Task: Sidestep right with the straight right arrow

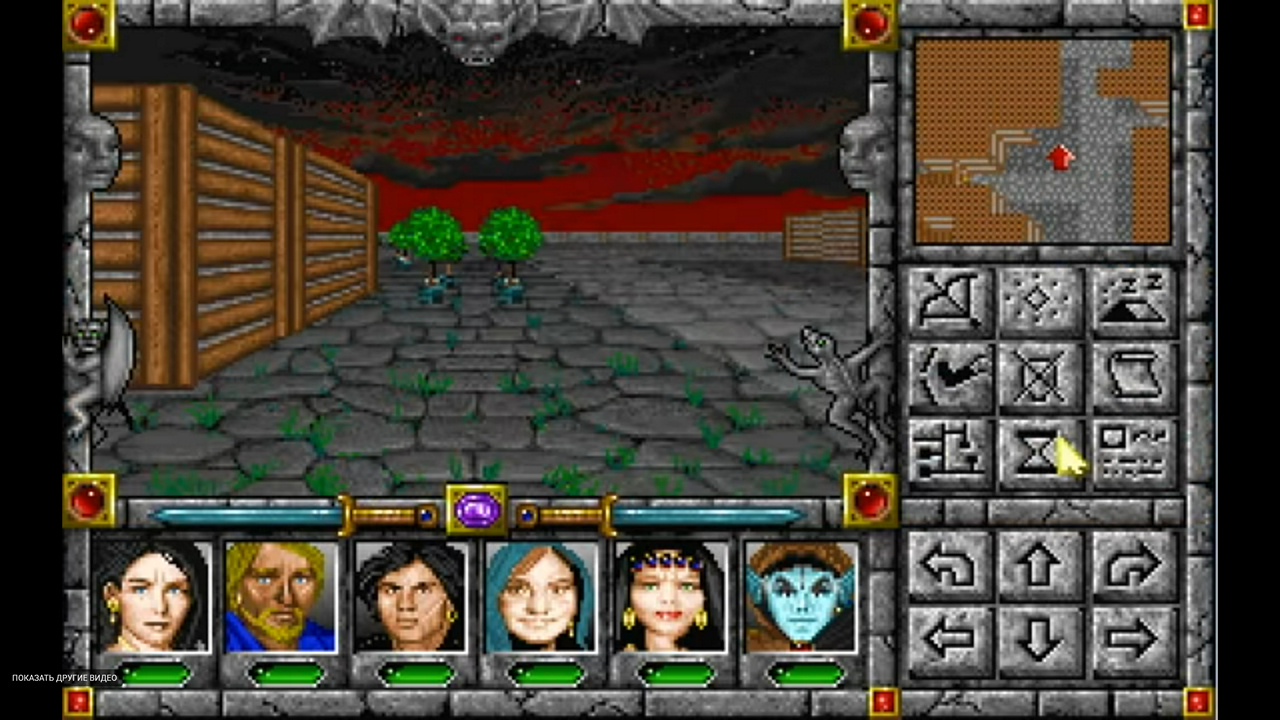Action: pyautogui.click(x=1134, y=638)
